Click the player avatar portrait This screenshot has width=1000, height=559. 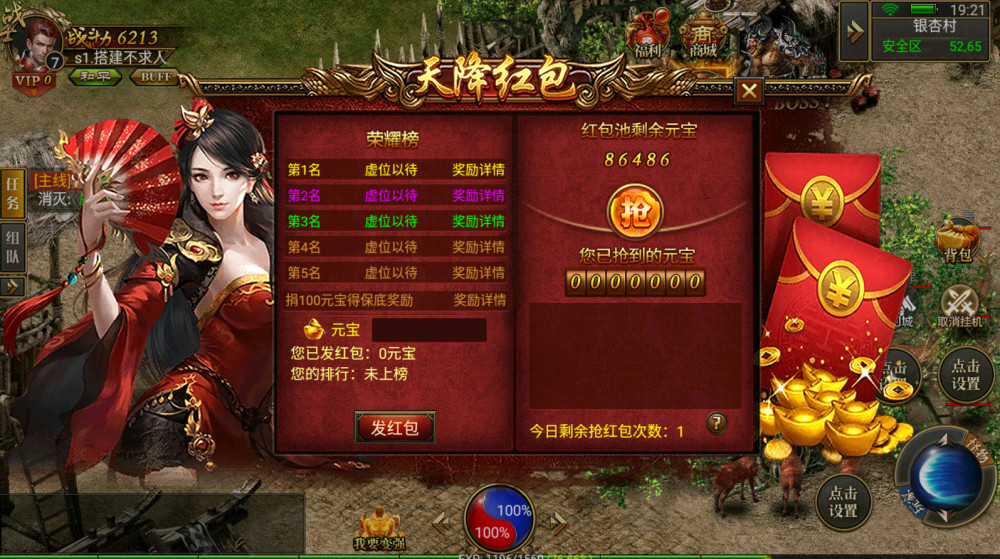[x=37, y=43]
